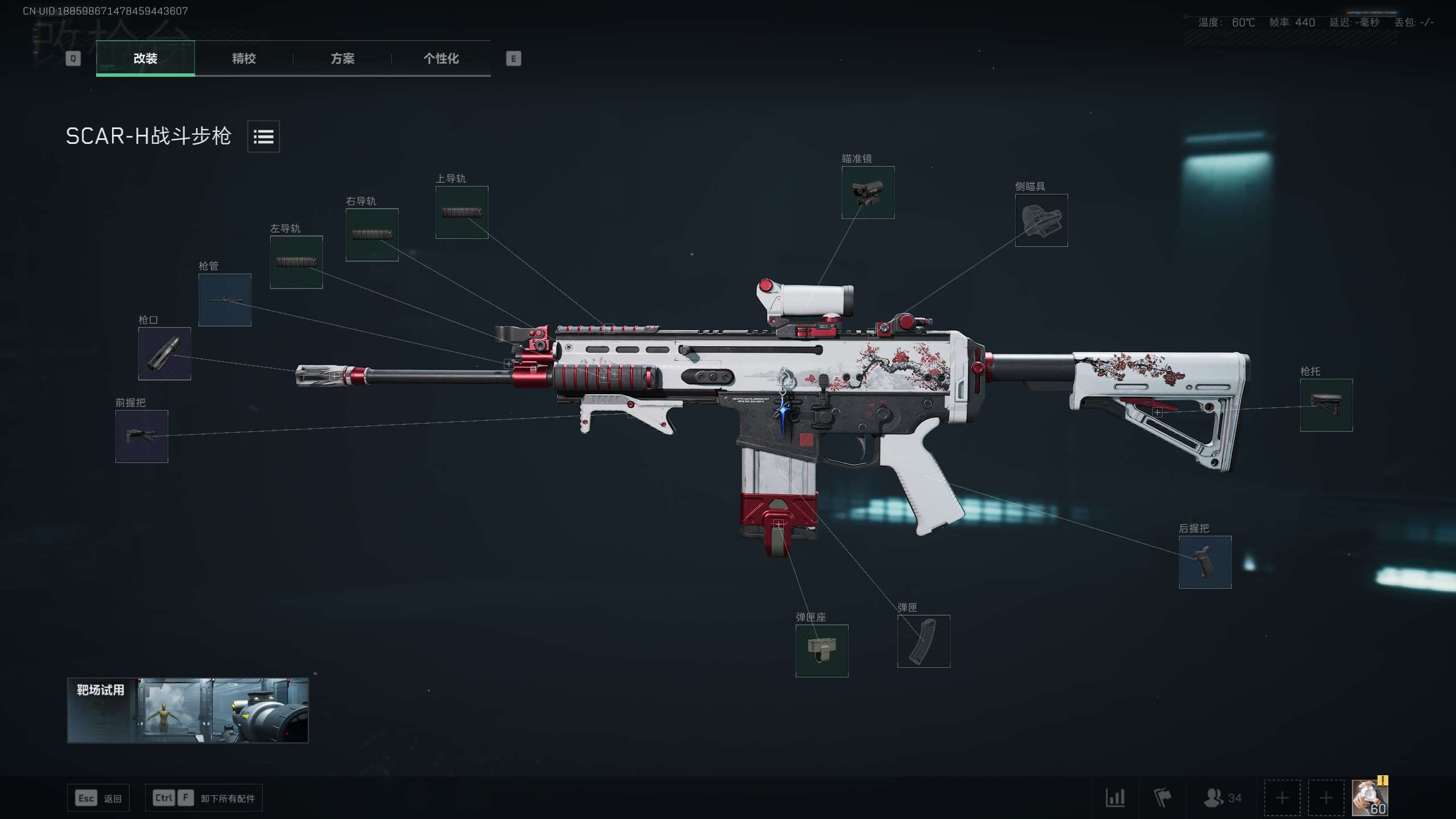This screenshot has height=819, width=1456.
Task: Choose the 前握把 foregrip slot
Action: (142, 436)
